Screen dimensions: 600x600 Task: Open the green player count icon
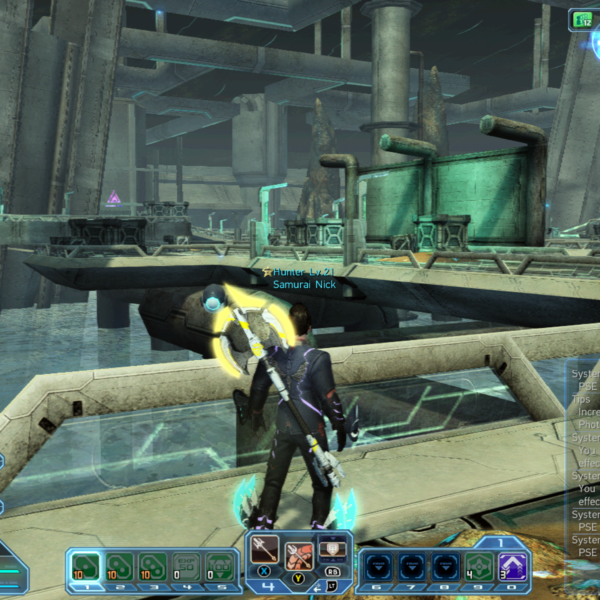coord(582,19)
